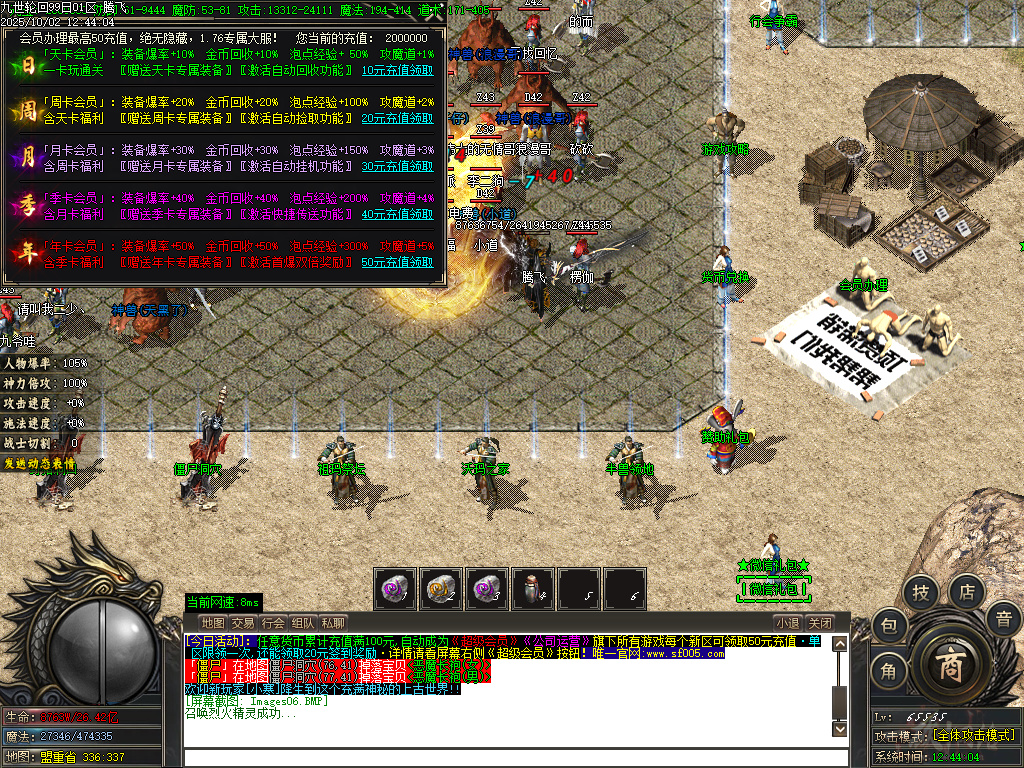Close the game with 关闭 button
The image size is (1024, 768).
[x=819, y=622]
